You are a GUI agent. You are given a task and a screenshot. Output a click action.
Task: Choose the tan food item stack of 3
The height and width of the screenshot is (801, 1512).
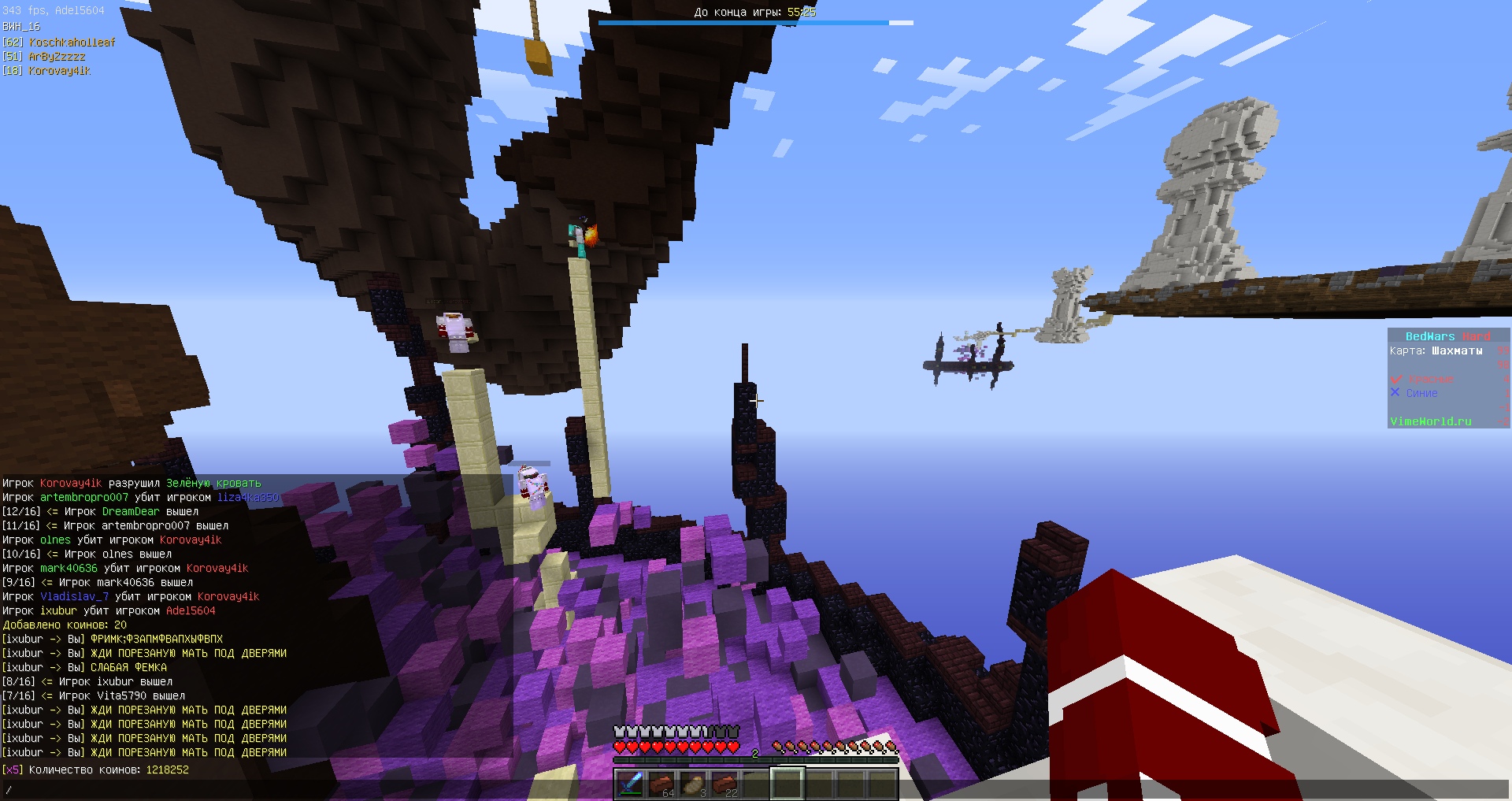coord(693,784)
